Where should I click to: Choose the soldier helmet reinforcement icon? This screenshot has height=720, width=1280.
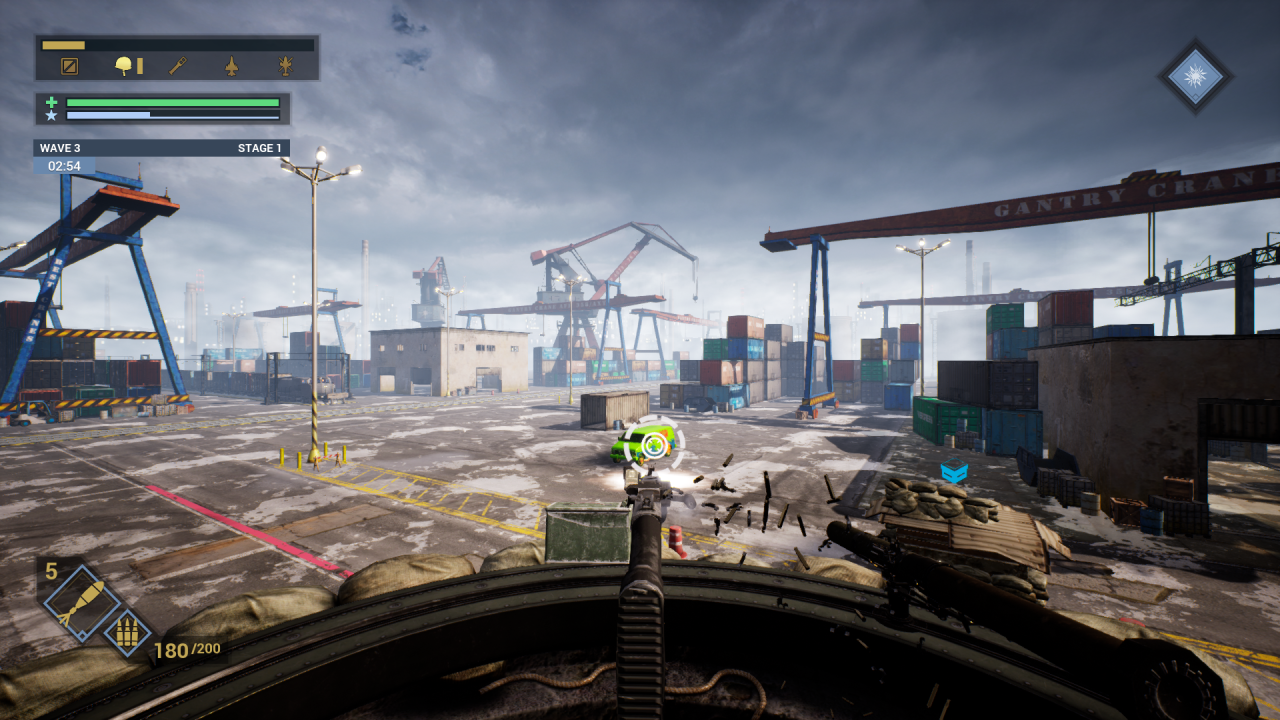pyautogui.click(x=125, y=66)
